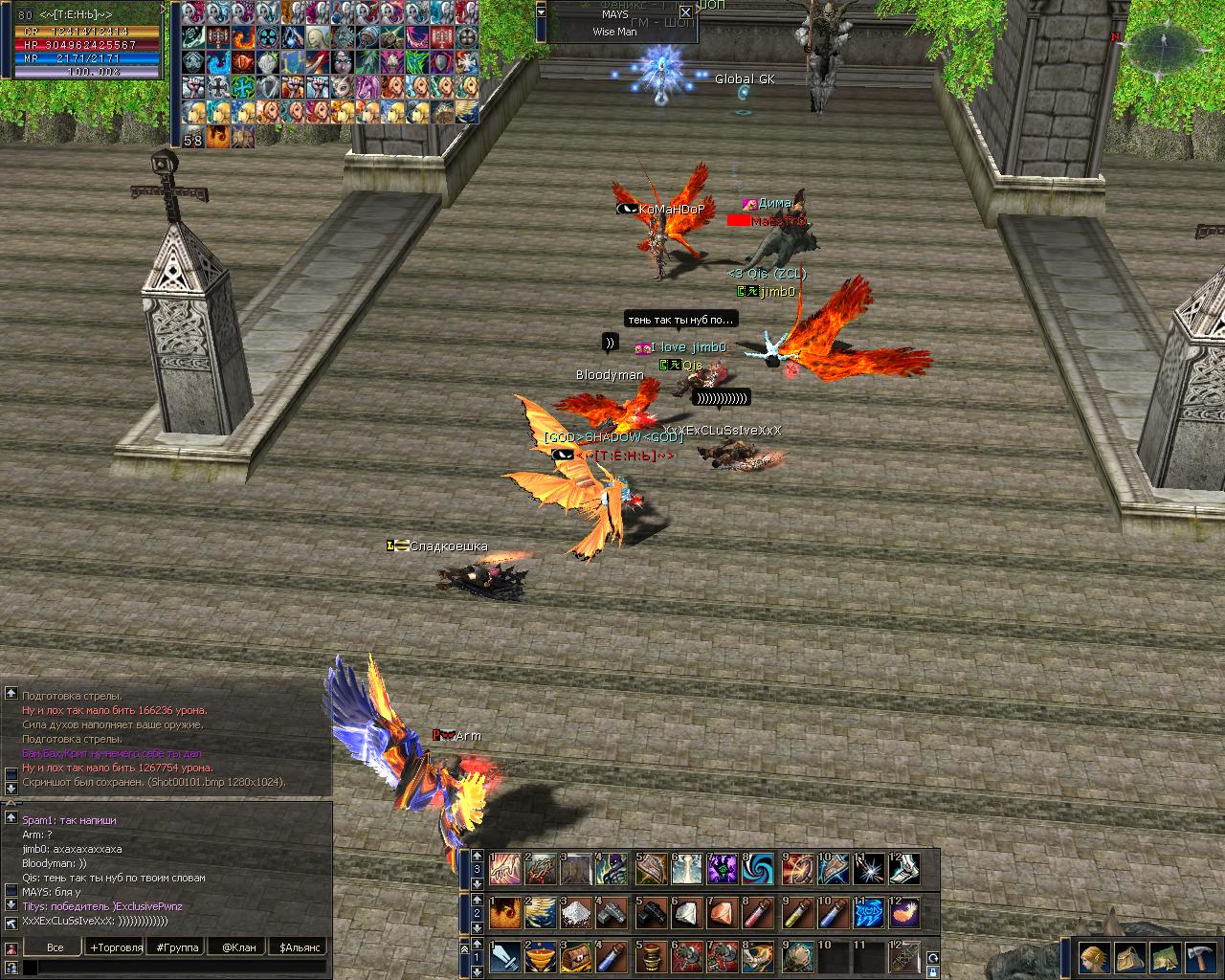Use the sword attack shortcut slot
This screenshot has height=980, width=1225.
(505, 955)
